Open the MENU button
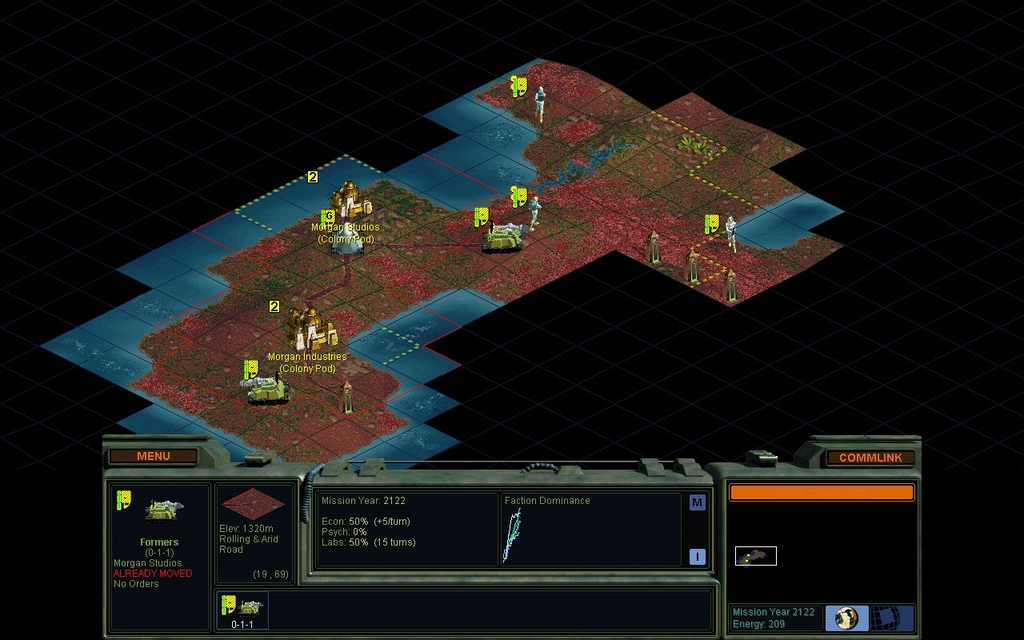The width and height of the screenshot is (1024, 640). [x=153, y=457]
